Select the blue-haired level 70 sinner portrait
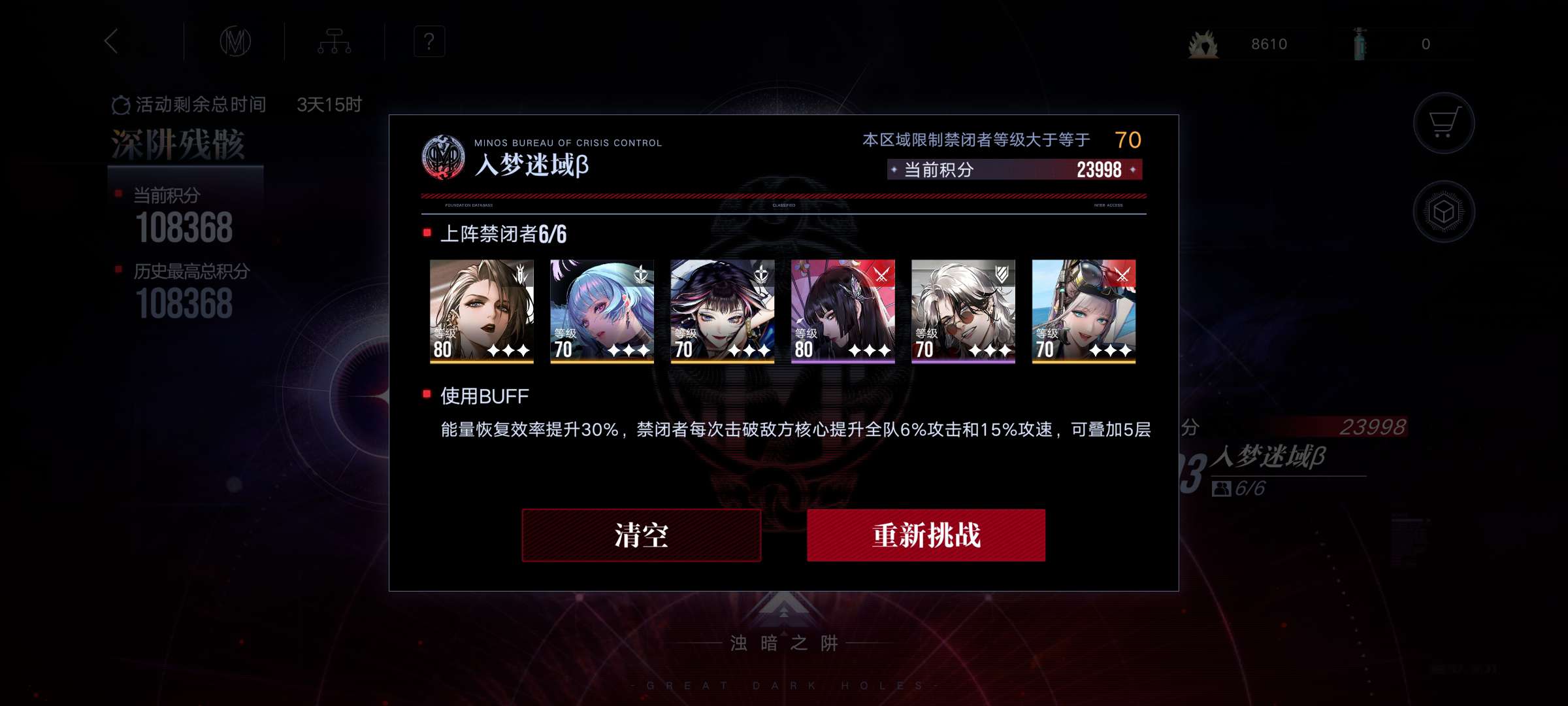The image size is (1568, 706). click(x=602, y=311)
